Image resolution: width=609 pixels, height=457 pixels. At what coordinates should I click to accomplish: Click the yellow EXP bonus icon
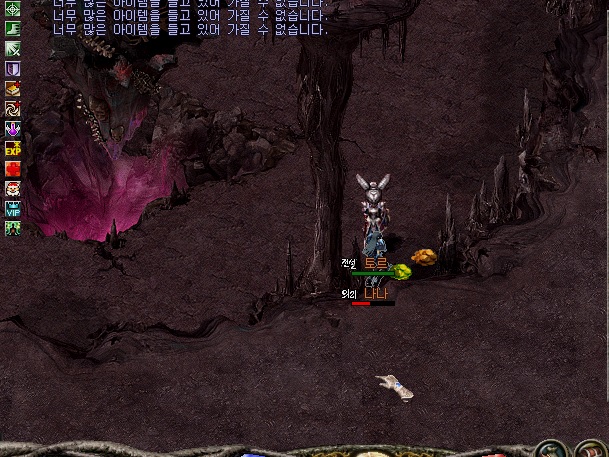(13, 148)
